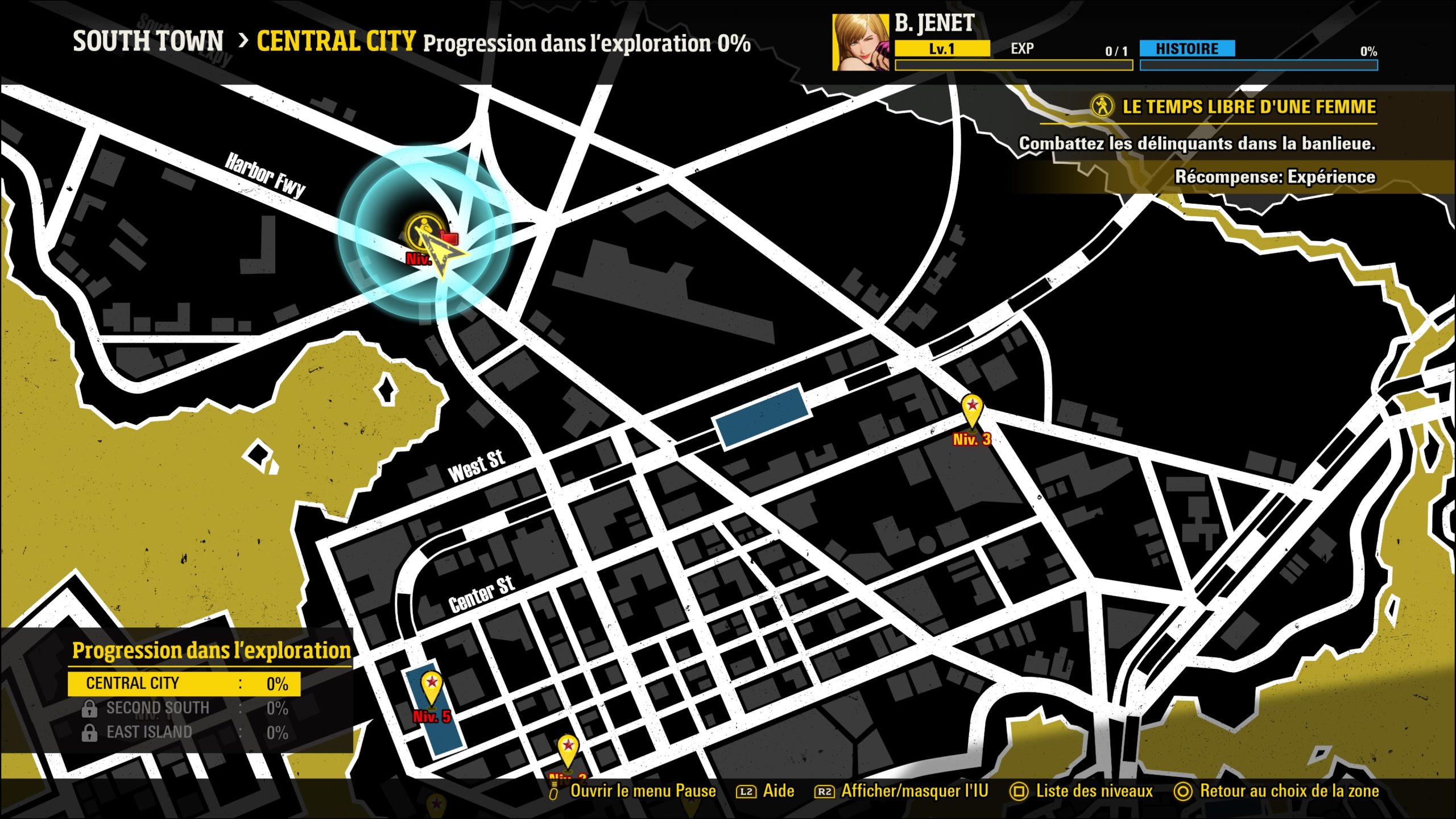Viewport: 1456px width, 819px height.
Task: Click the SOUTH TOWN breadcrumb
Action: [148, 42]
